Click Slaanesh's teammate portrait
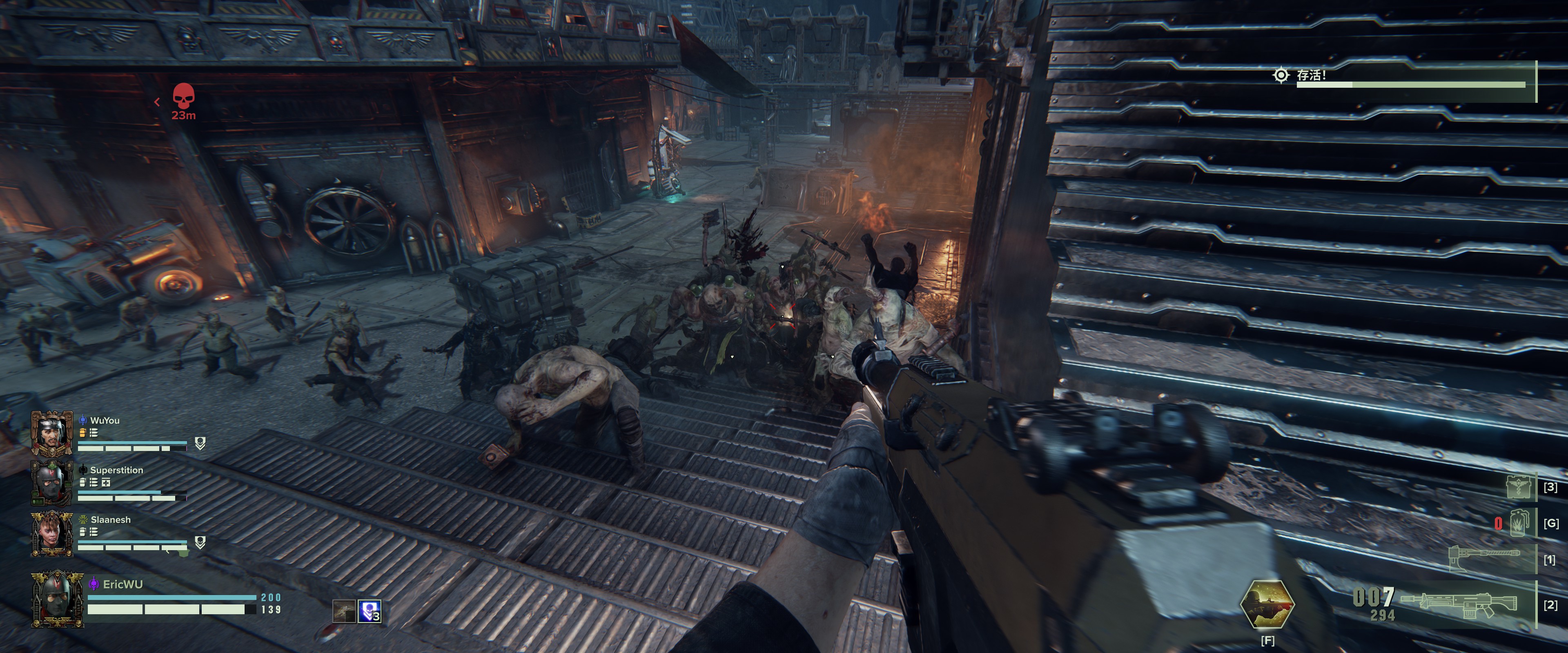The width and height of the screenshot is (1568, 653). tap(52, 533)
